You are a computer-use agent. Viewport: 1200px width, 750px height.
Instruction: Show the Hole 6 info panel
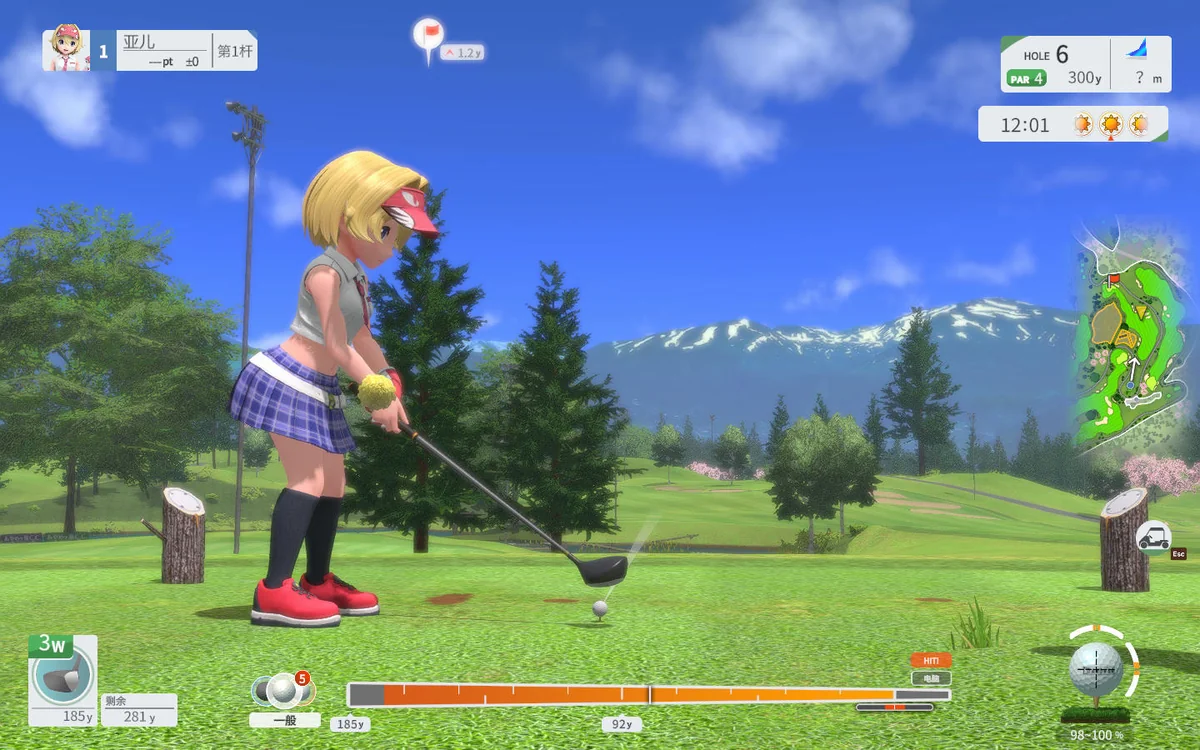pos(1085,64)
